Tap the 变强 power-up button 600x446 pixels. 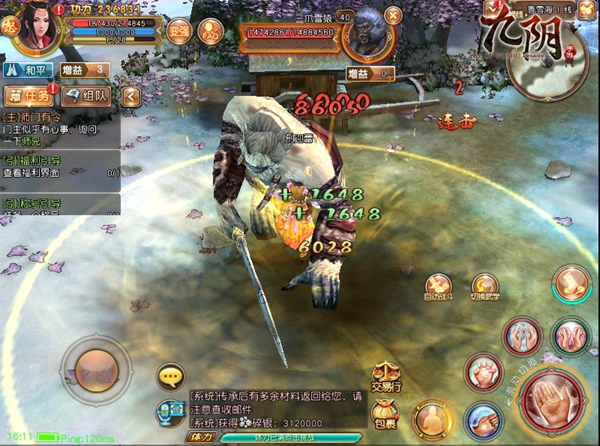[179, 31]
